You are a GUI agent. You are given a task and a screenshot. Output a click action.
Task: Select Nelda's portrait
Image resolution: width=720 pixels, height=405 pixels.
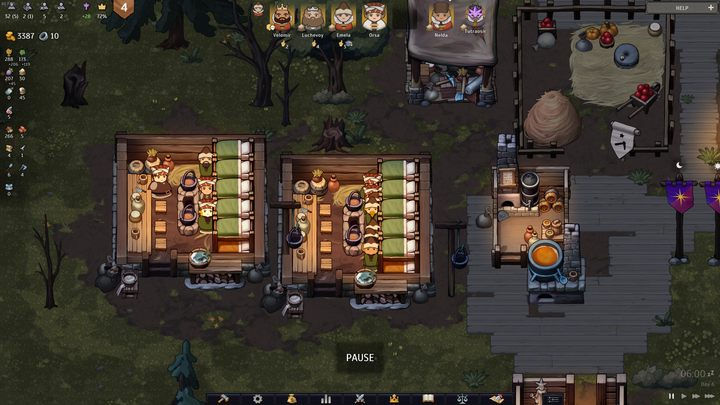pyautogui.click(x=440, y=16)
